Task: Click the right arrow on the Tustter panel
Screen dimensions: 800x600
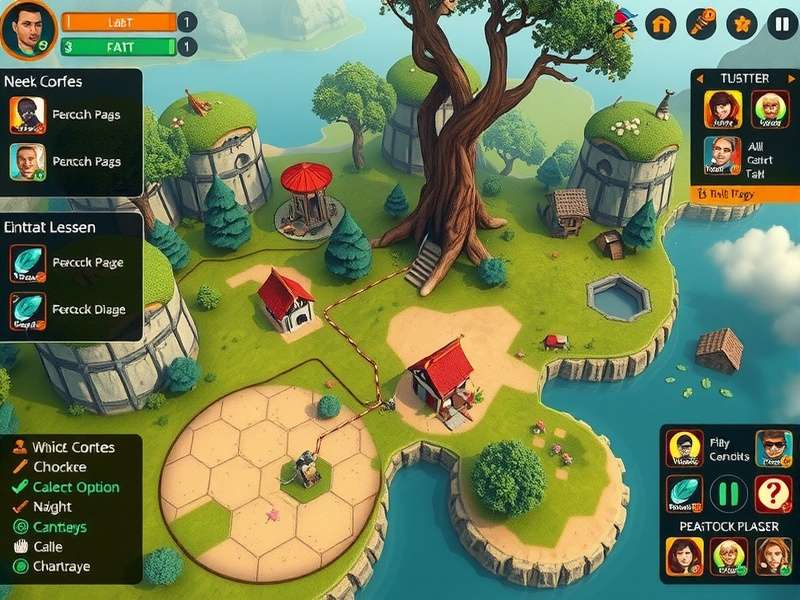Action: point(790,78)
